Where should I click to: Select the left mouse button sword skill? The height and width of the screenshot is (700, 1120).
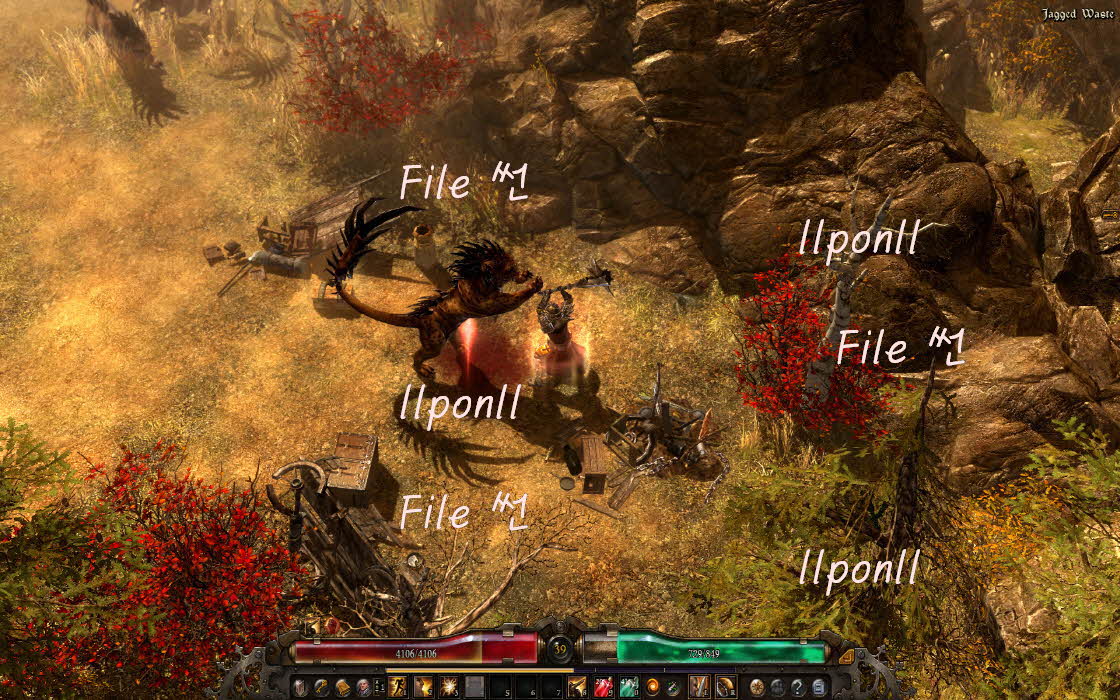point(699,687)
